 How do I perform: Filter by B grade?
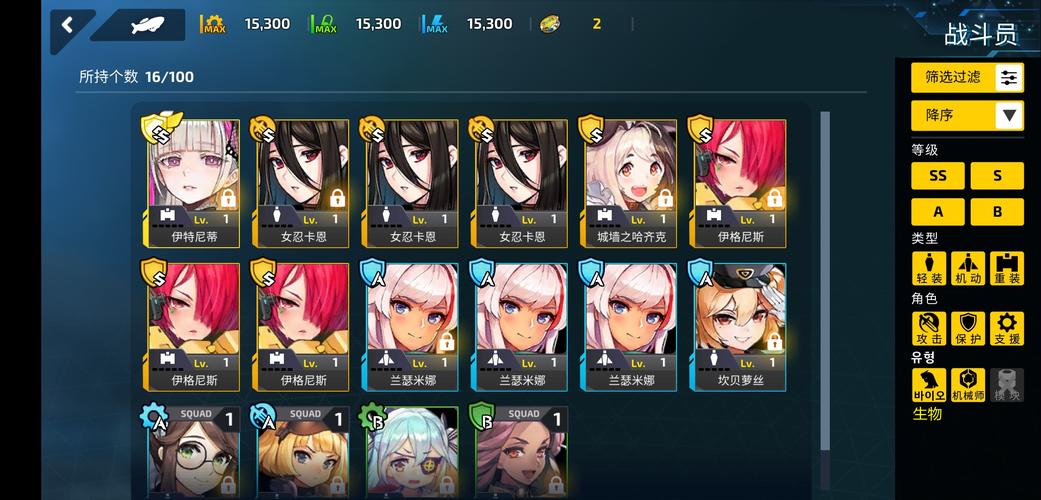click(996, 212)
